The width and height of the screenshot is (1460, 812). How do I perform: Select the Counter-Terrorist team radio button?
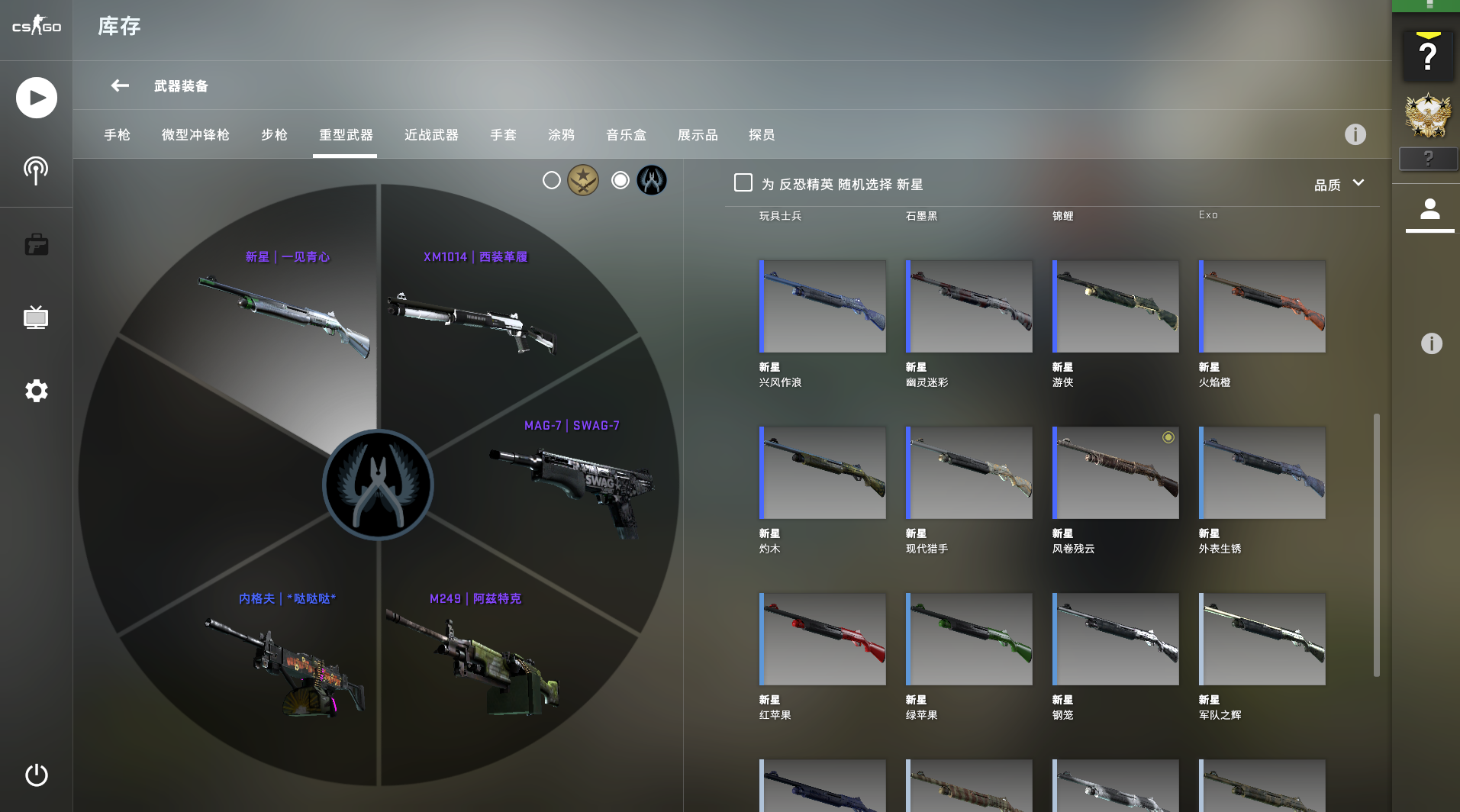coord(620,181)
